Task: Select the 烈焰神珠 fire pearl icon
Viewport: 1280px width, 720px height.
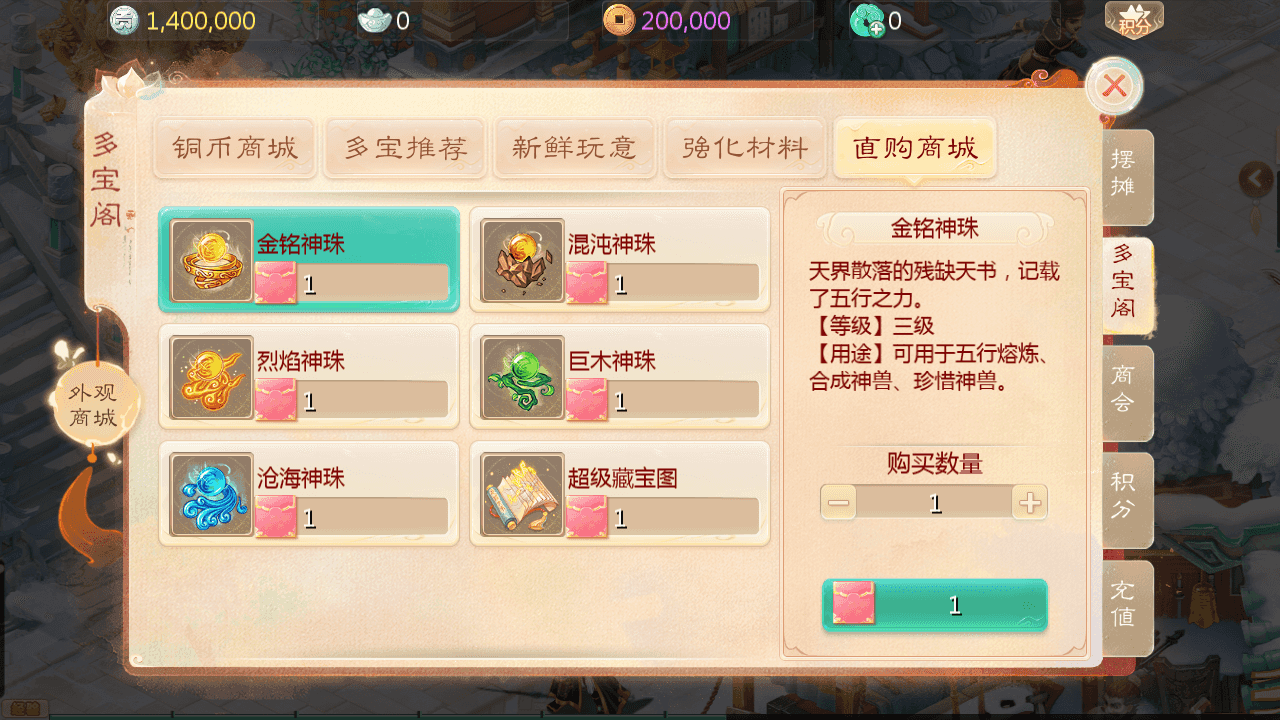Action: point(210,375)
